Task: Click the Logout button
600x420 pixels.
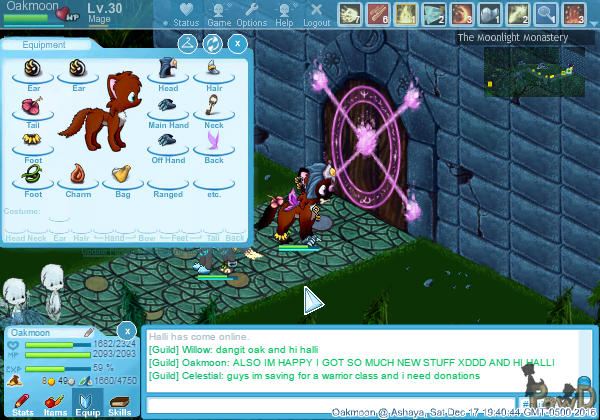Action: 316,14
